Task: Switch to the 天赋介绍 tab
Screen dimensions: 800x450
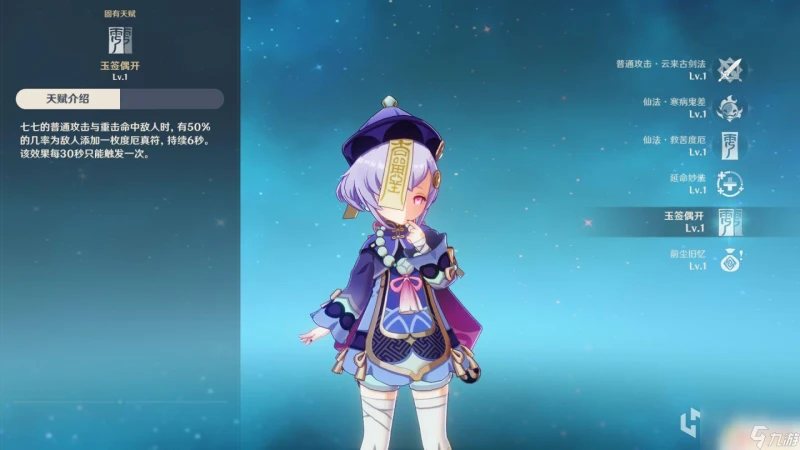Action: [68, 99]
